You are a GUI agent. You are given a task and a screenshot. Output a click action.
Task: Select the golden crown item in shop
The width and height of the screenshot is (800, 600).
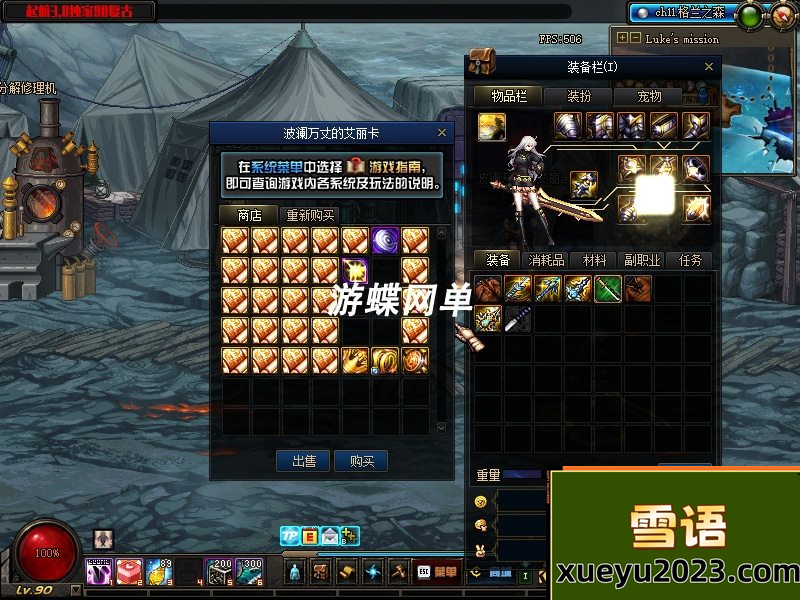point(355,360)
